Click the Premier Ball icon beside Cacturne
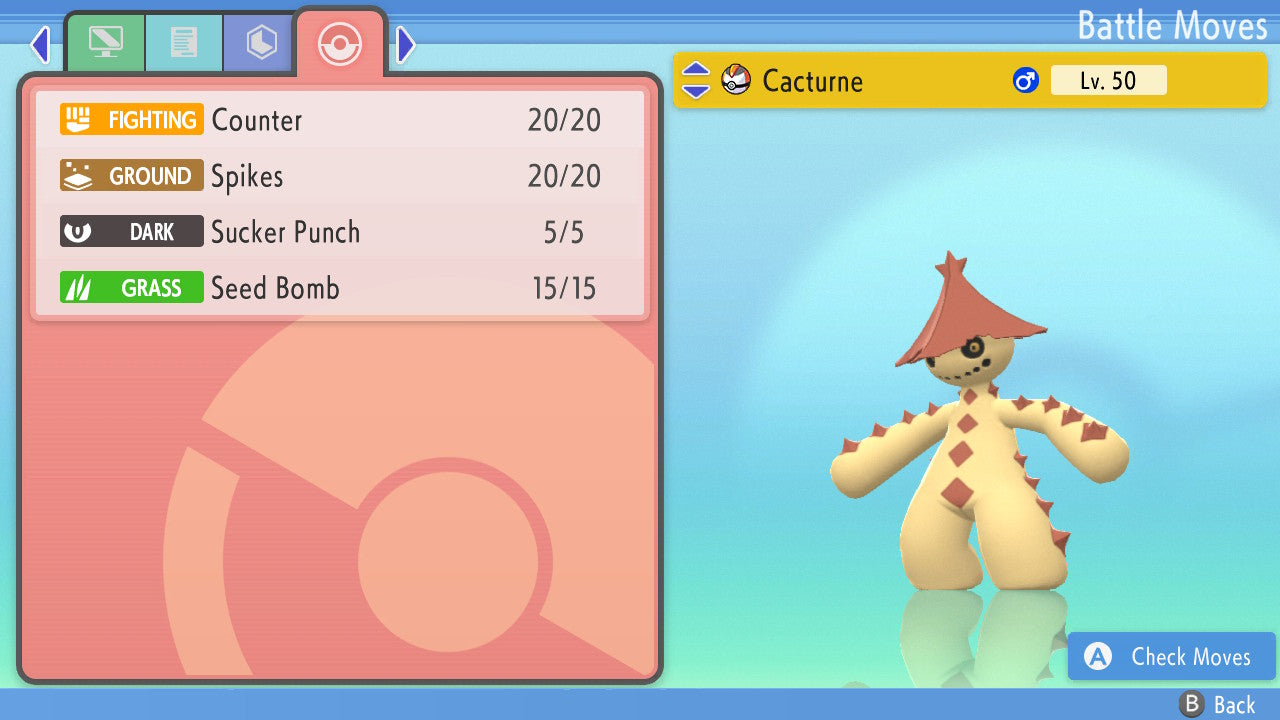Image resolution: width=1280 pixels, height=720 pixels. tap(735, 80)
